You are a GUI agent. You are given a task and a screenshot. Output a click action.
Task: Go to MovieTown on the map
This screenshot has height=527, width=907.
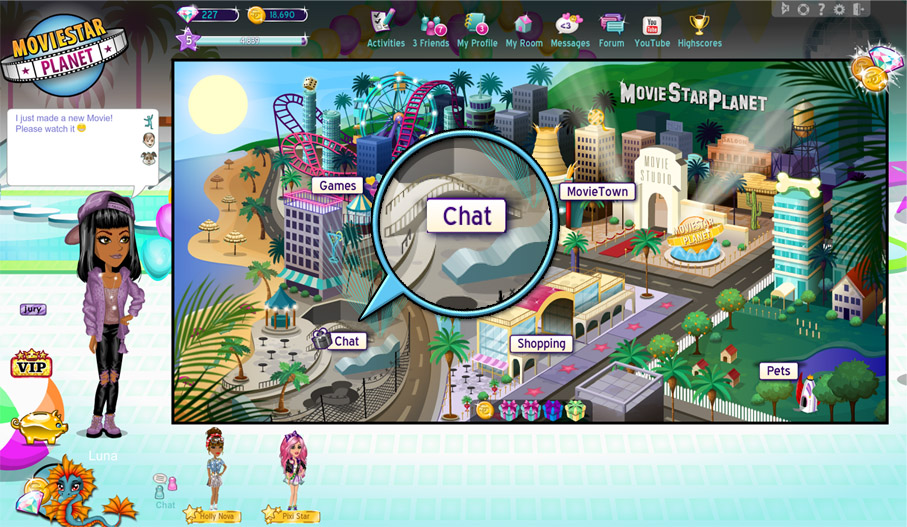click(597, 191)
